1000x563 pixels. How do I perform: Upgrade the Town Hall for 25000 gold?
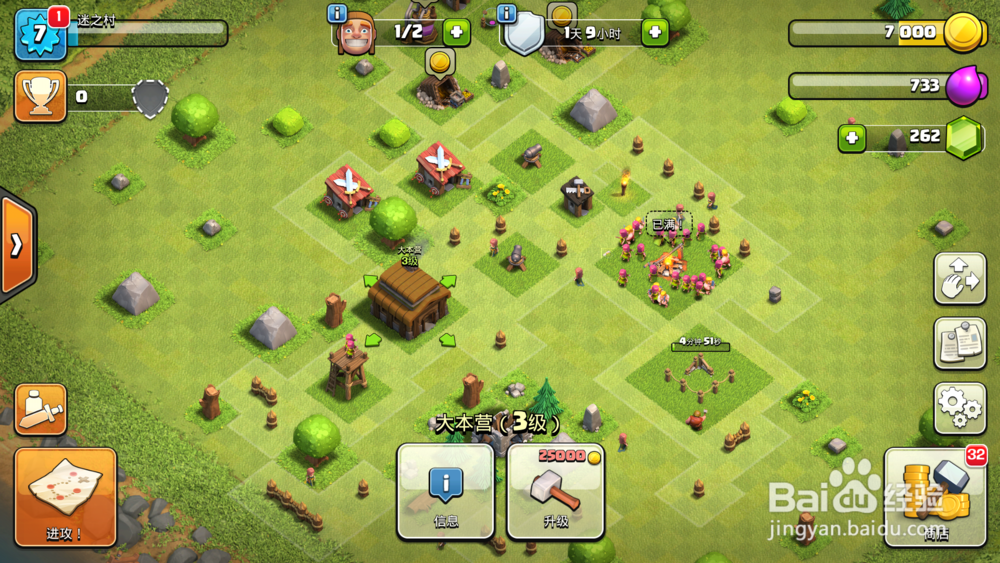coord(555,491)
